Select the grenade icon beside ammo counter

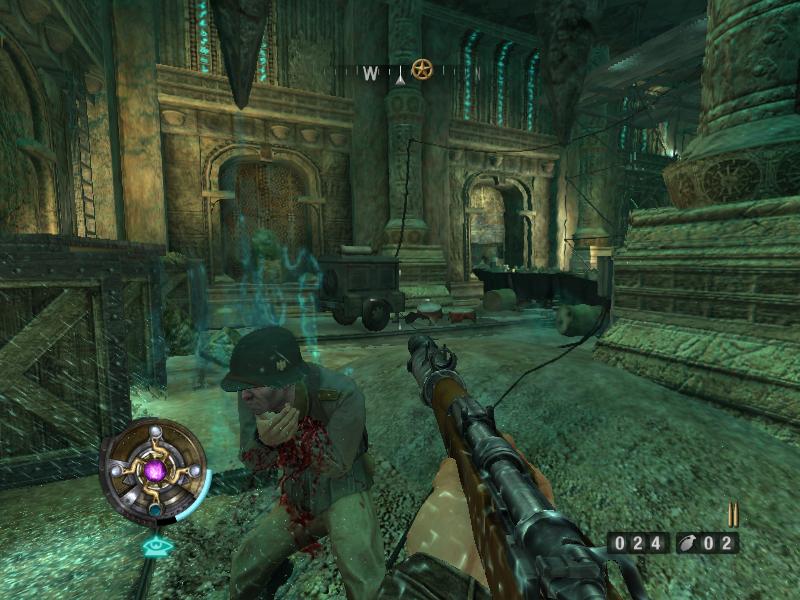(690, 544)
